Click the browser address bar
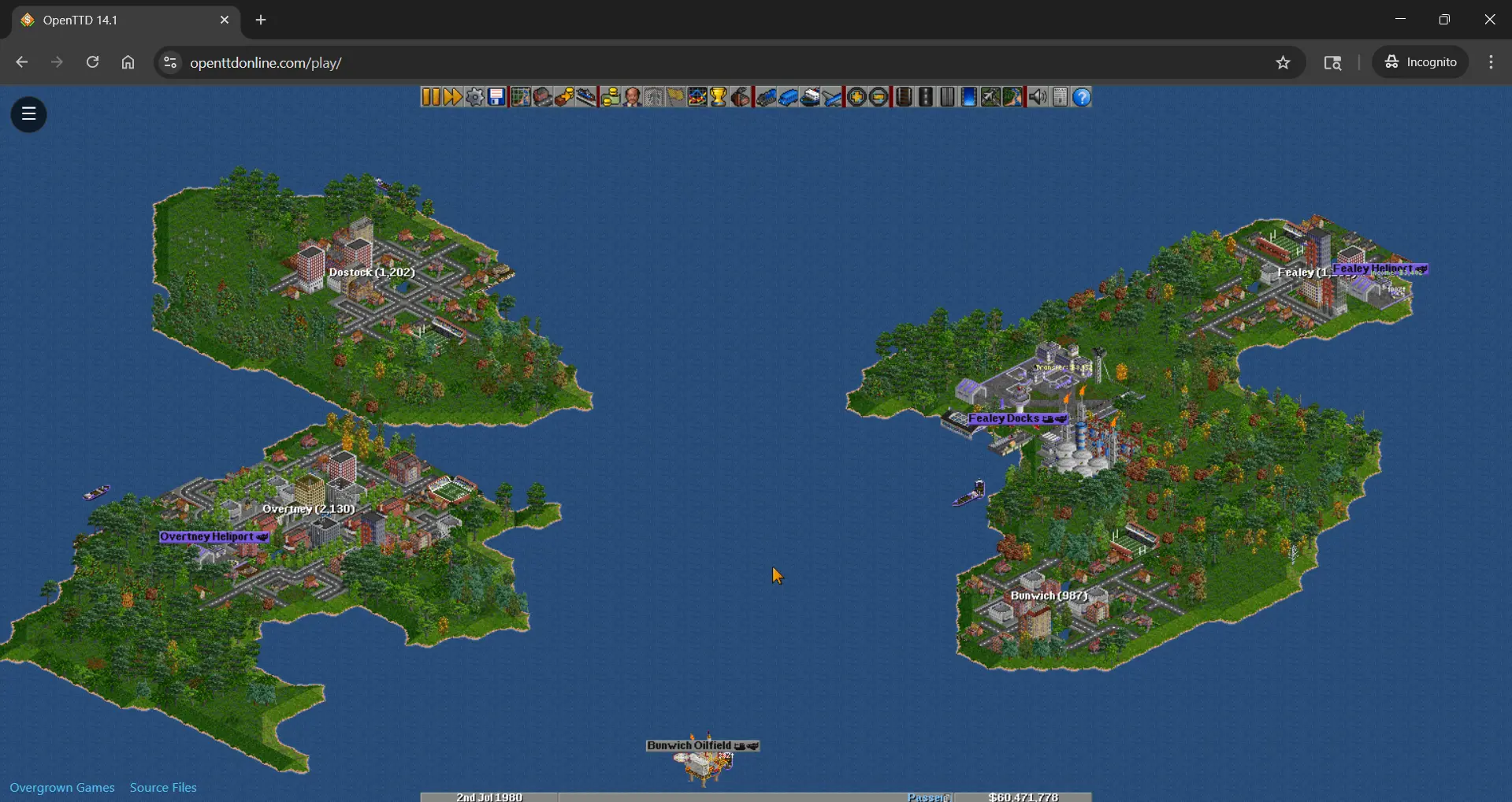The height and width of the screenshot is (802, 1512). click(394, 62)
